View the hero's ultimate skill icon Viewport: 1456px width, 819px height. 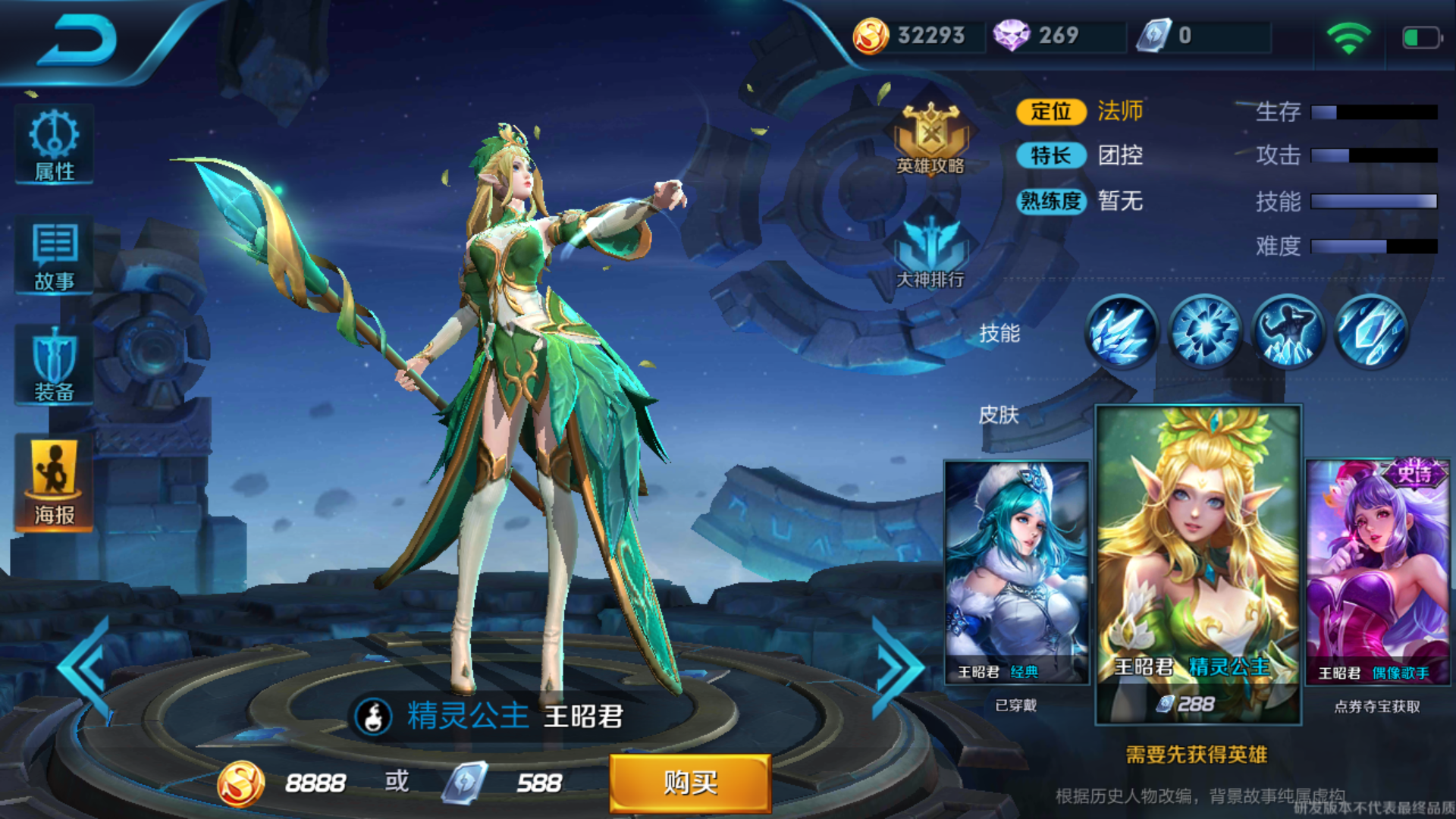1372,332
